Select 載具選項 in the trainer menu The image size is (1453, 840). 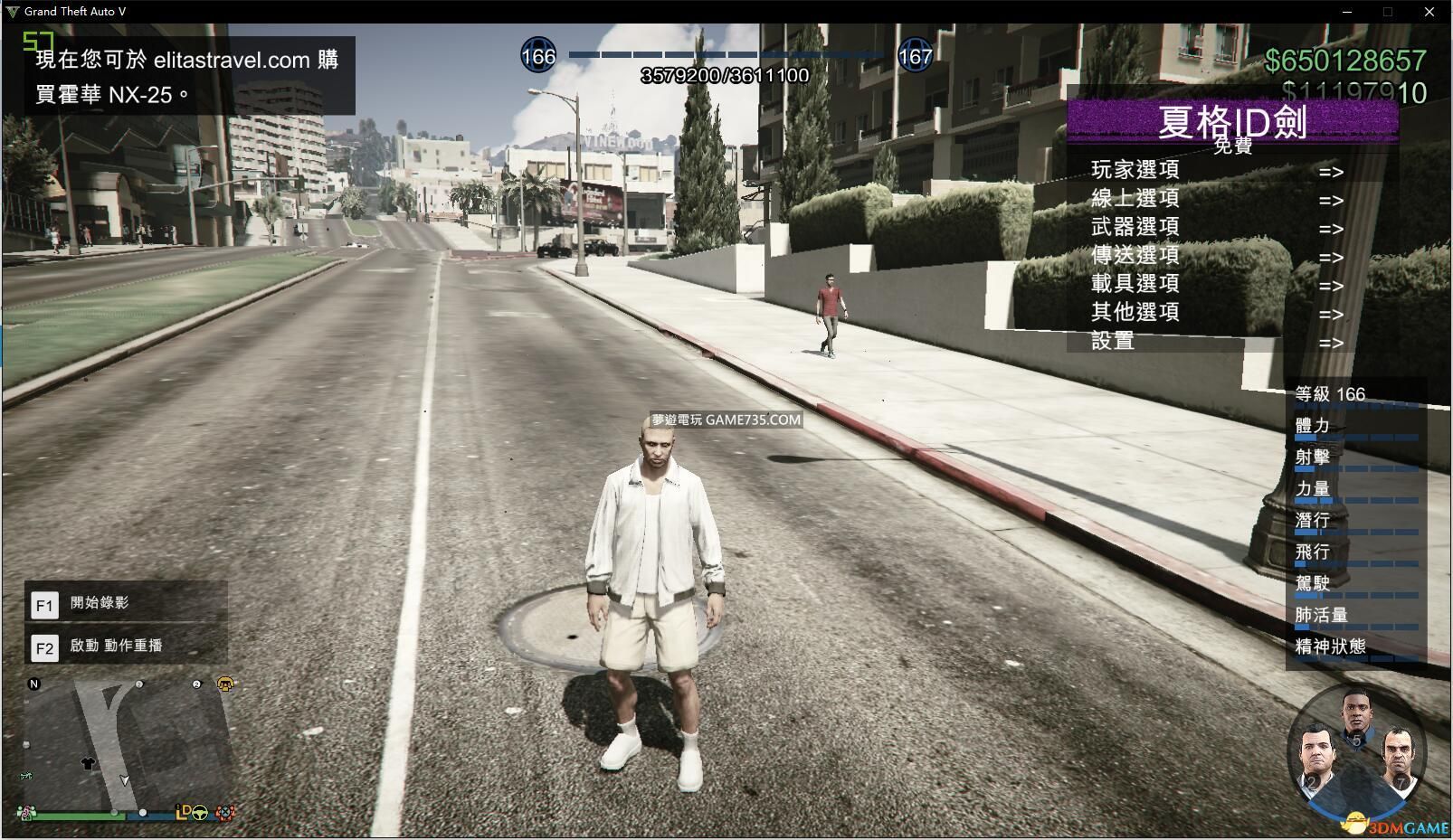1135,284
